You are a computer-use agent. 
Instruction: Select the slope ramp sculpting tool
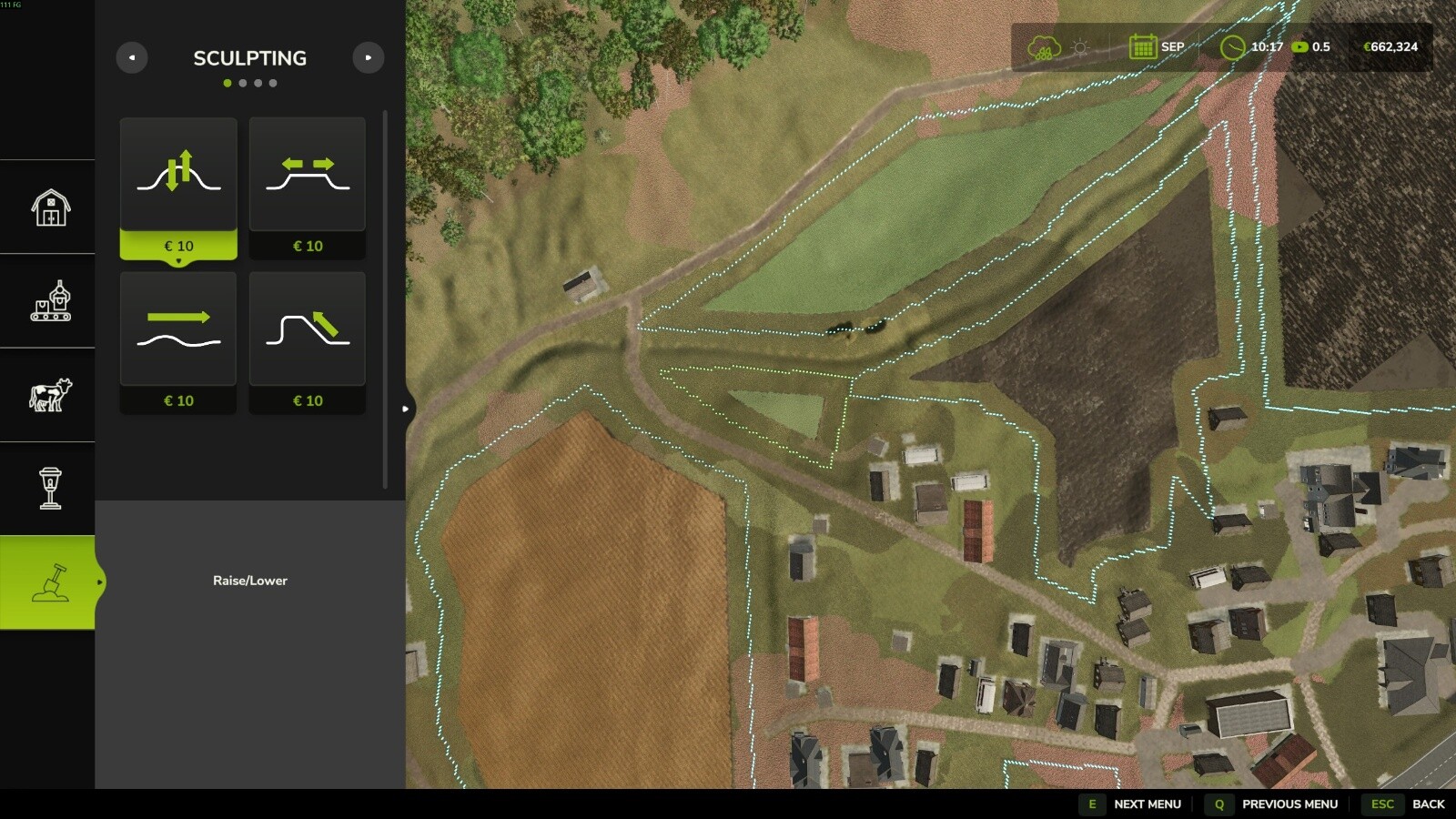[x=308, y=329]
